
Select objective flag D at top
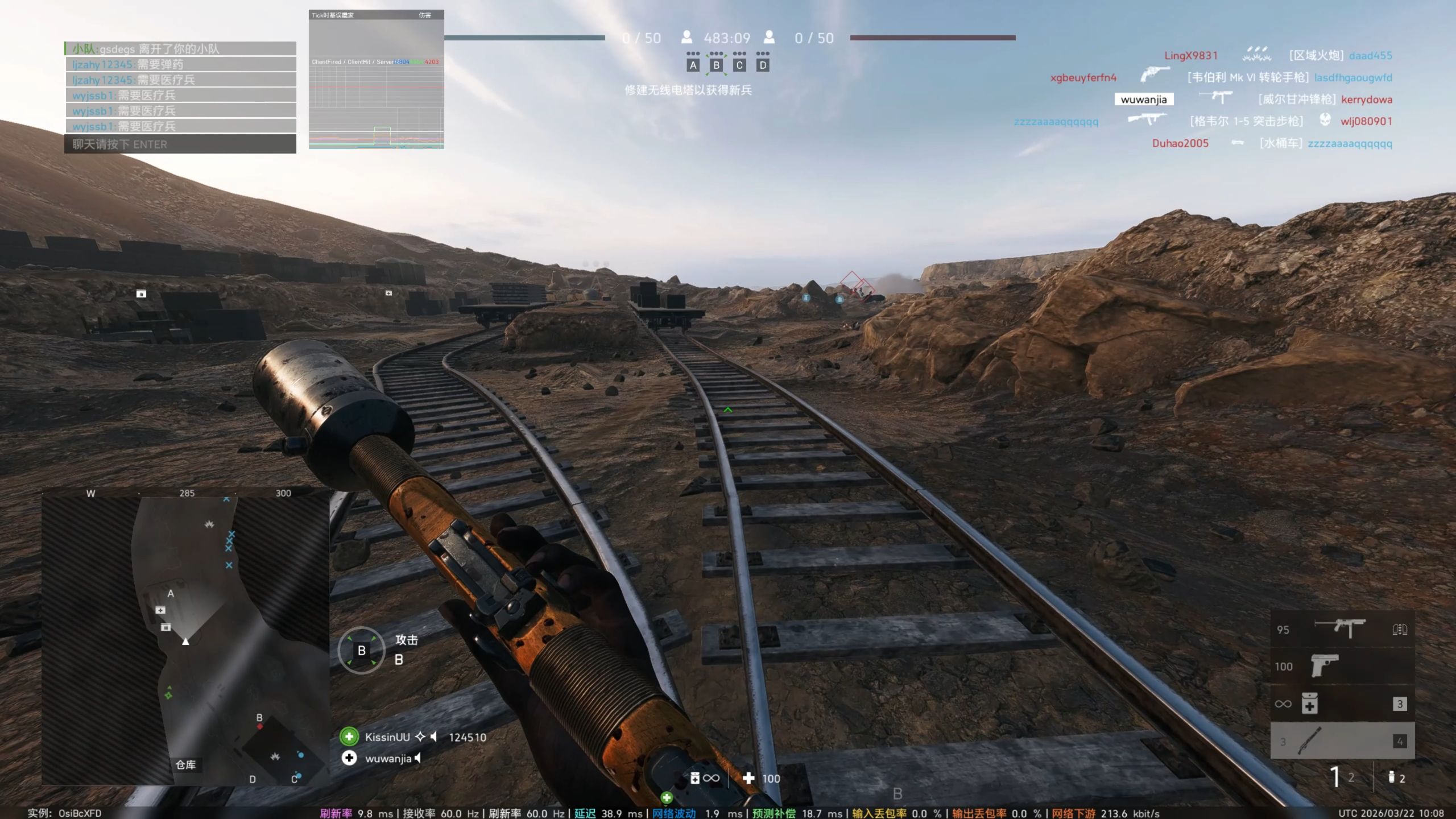tap(763, 65)
